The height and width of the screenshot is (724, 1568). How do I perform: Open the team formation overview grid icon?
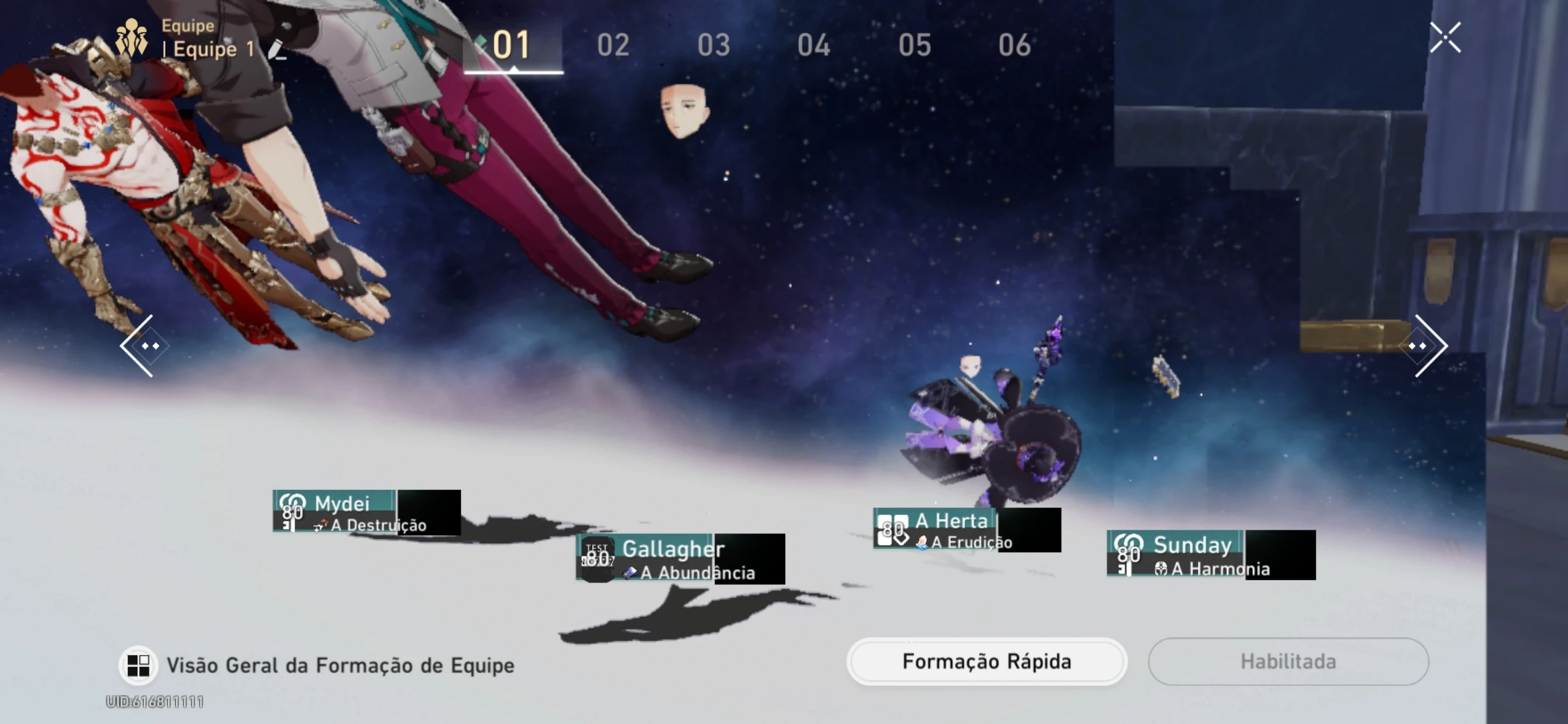(x=141, y=664)
